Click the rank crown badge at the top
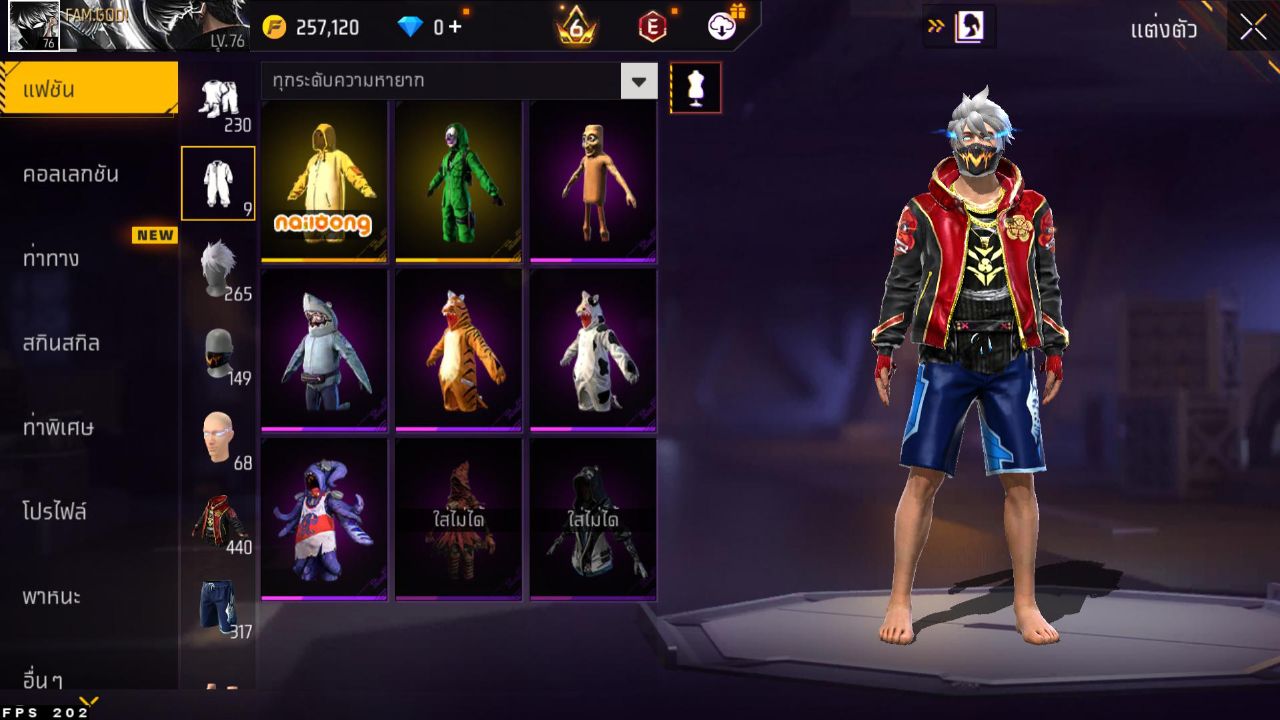Screen dimensions: 1280x720 pos(574,26)
